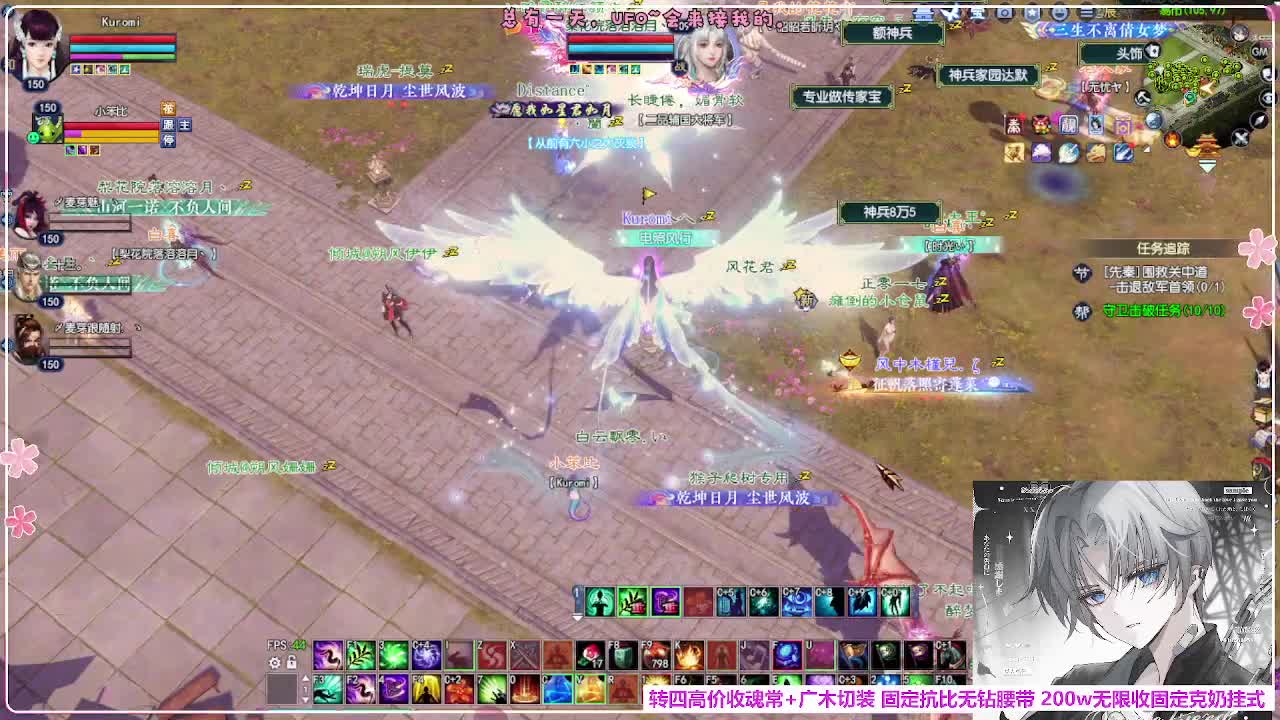Viewport: 1280px width, 720px height.
Task: Switch to the 头饰 headwear tab
Action: coord(1128,51)
